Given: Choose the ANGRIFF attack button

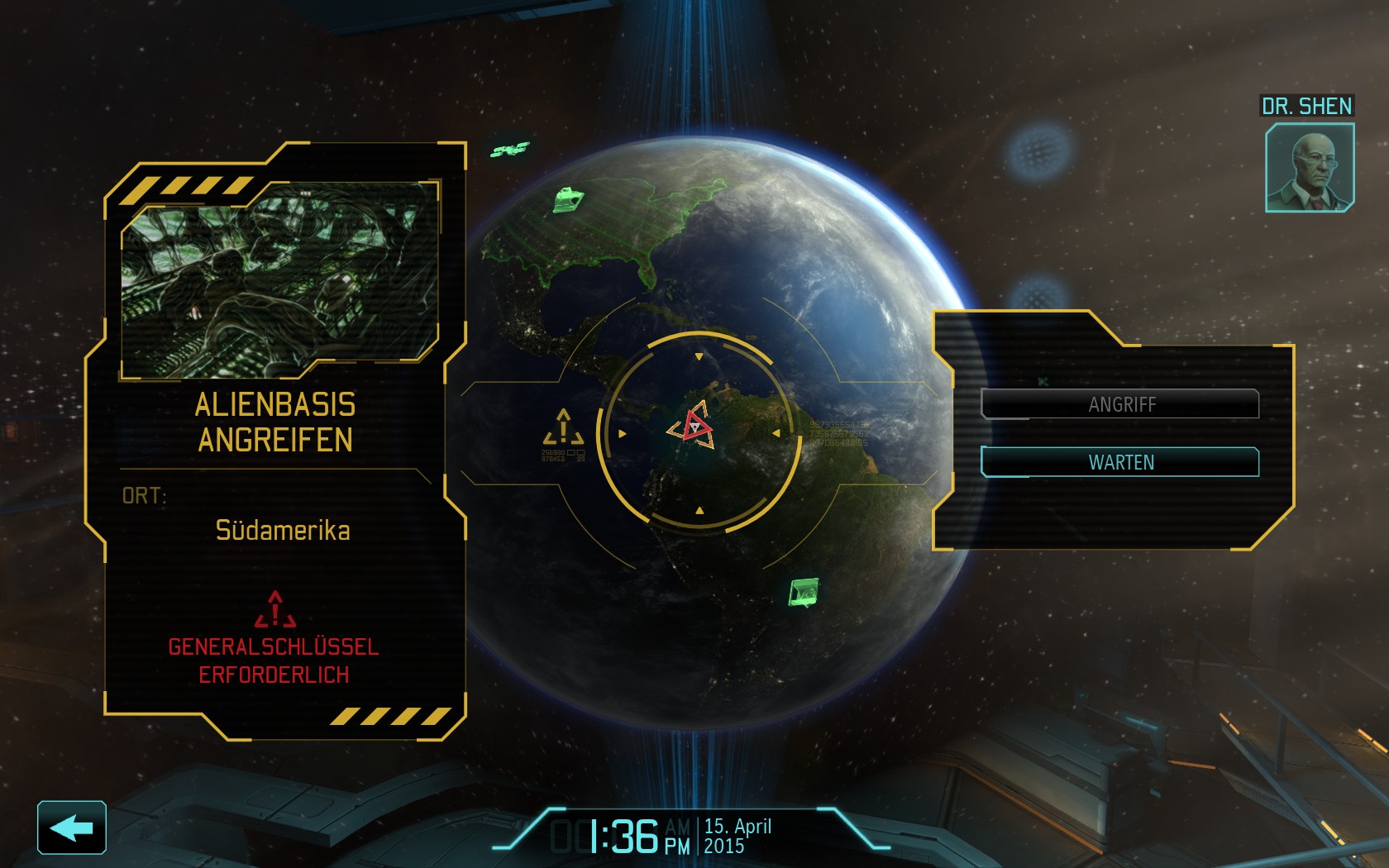Looking at the screenshot, I should click(x=1120, y=404).
